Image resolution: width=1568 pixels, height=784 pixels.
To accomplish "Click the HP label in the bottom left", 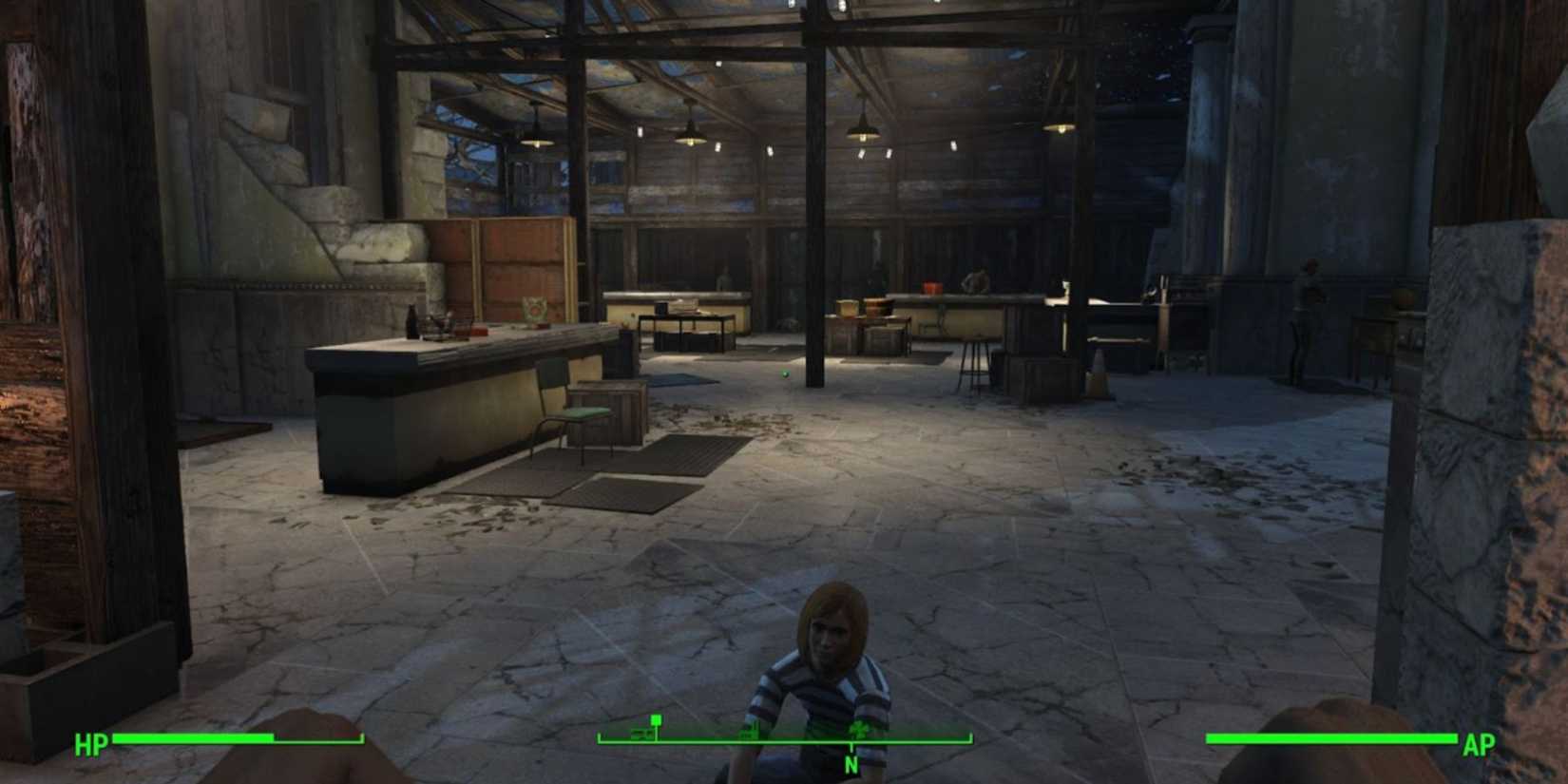I will (89, 744).
